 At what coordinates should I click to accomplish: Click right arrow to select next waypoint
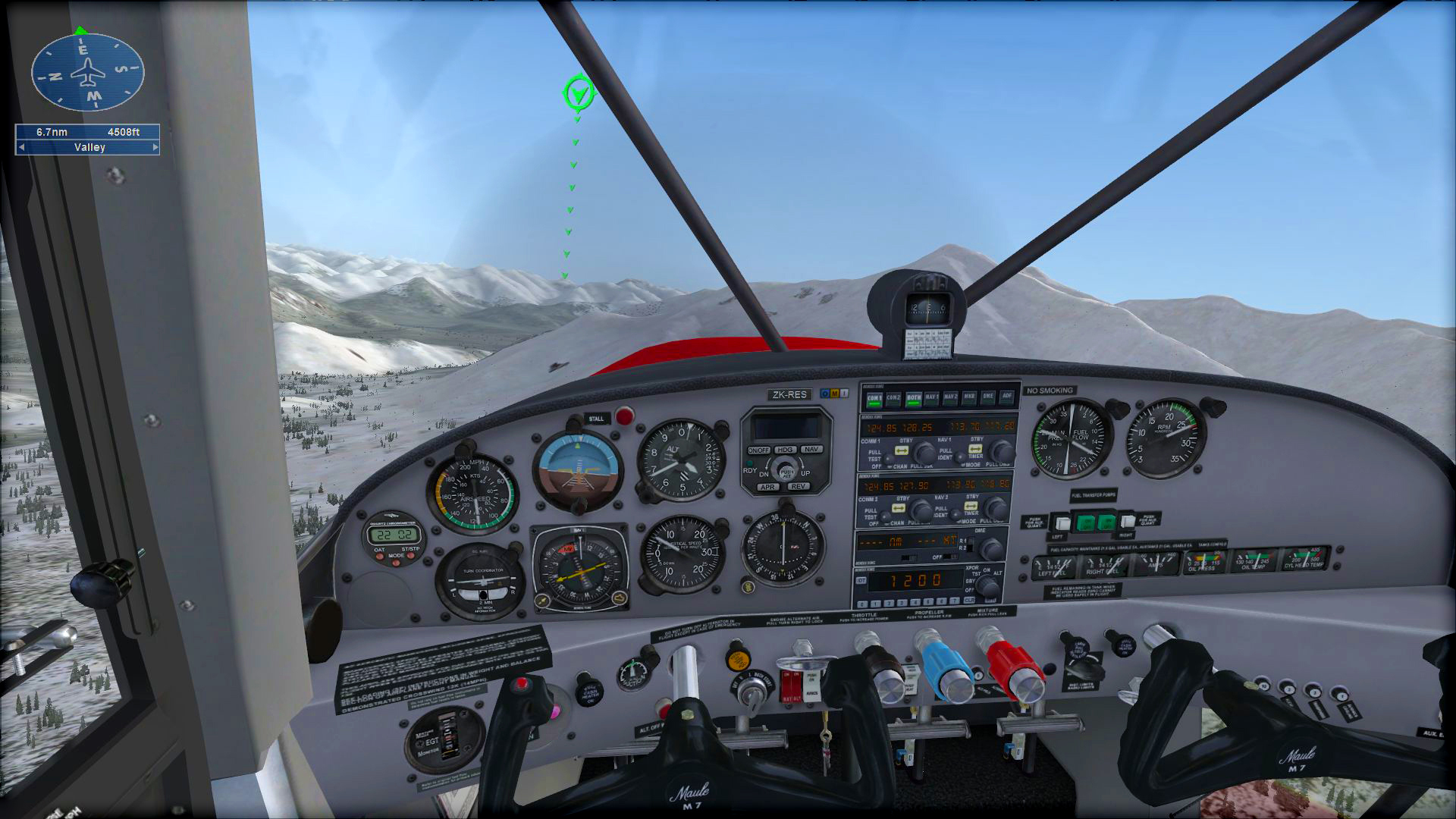point(155,147)
